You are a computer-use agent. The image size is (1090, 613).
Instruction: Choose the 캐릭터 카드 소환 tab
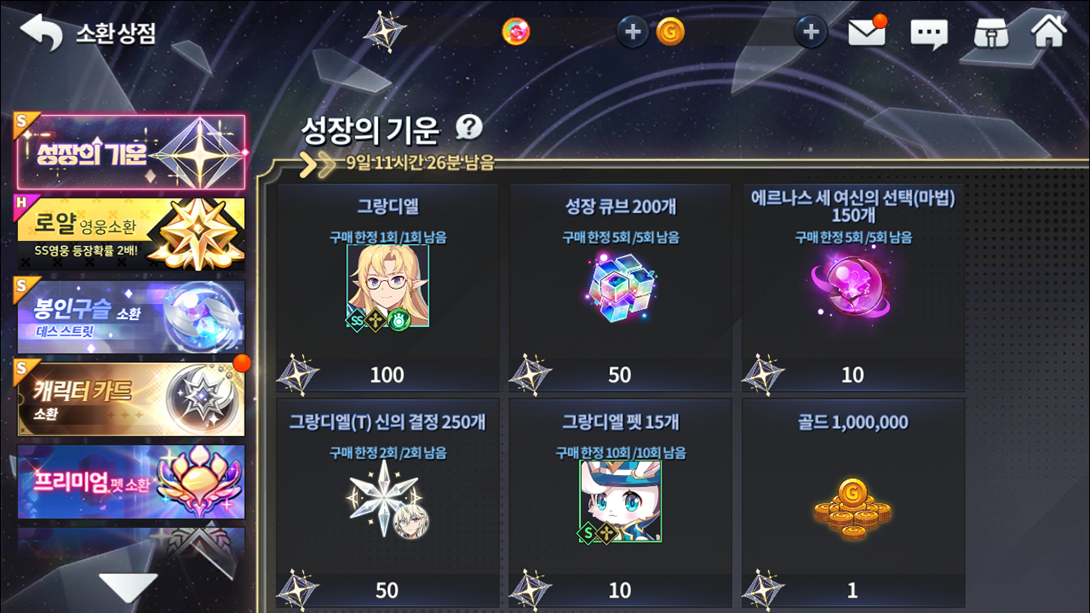(130, 398)
